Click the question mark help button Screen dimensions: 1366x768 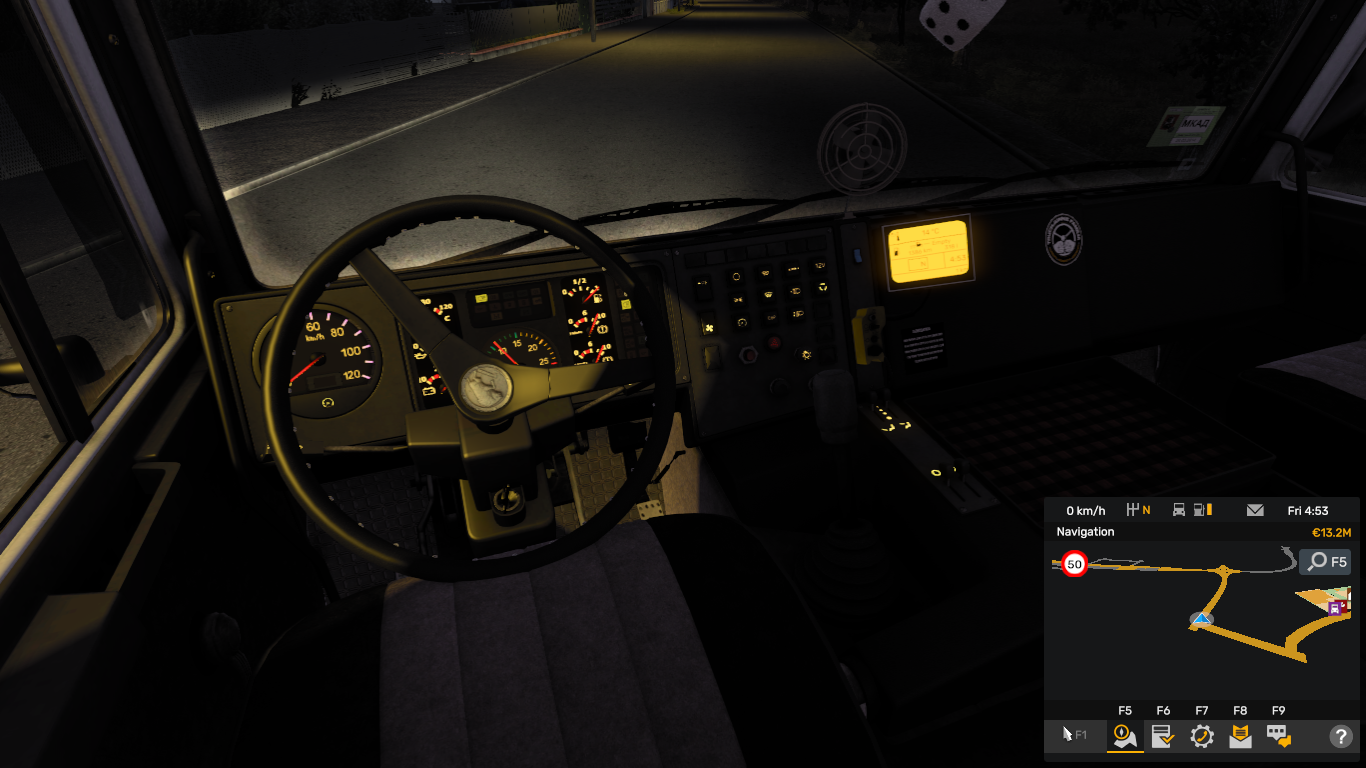pos(1340,737)
